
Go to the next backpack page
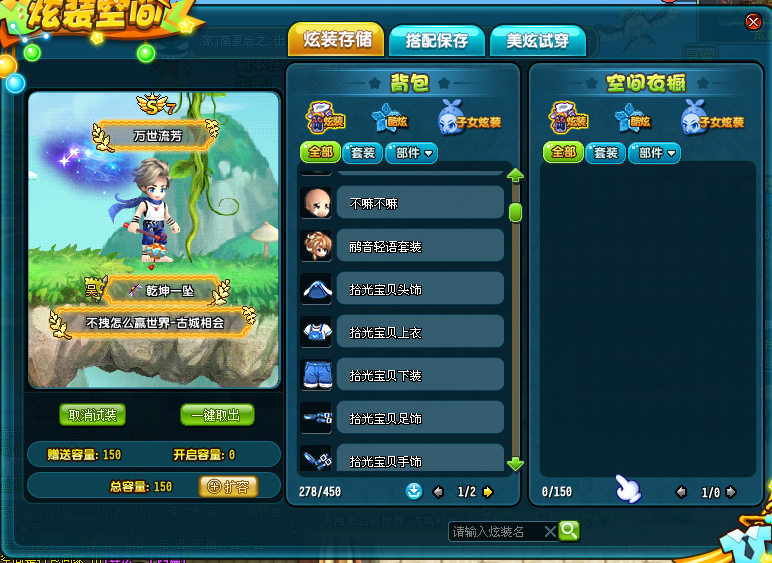coord(487,492)
